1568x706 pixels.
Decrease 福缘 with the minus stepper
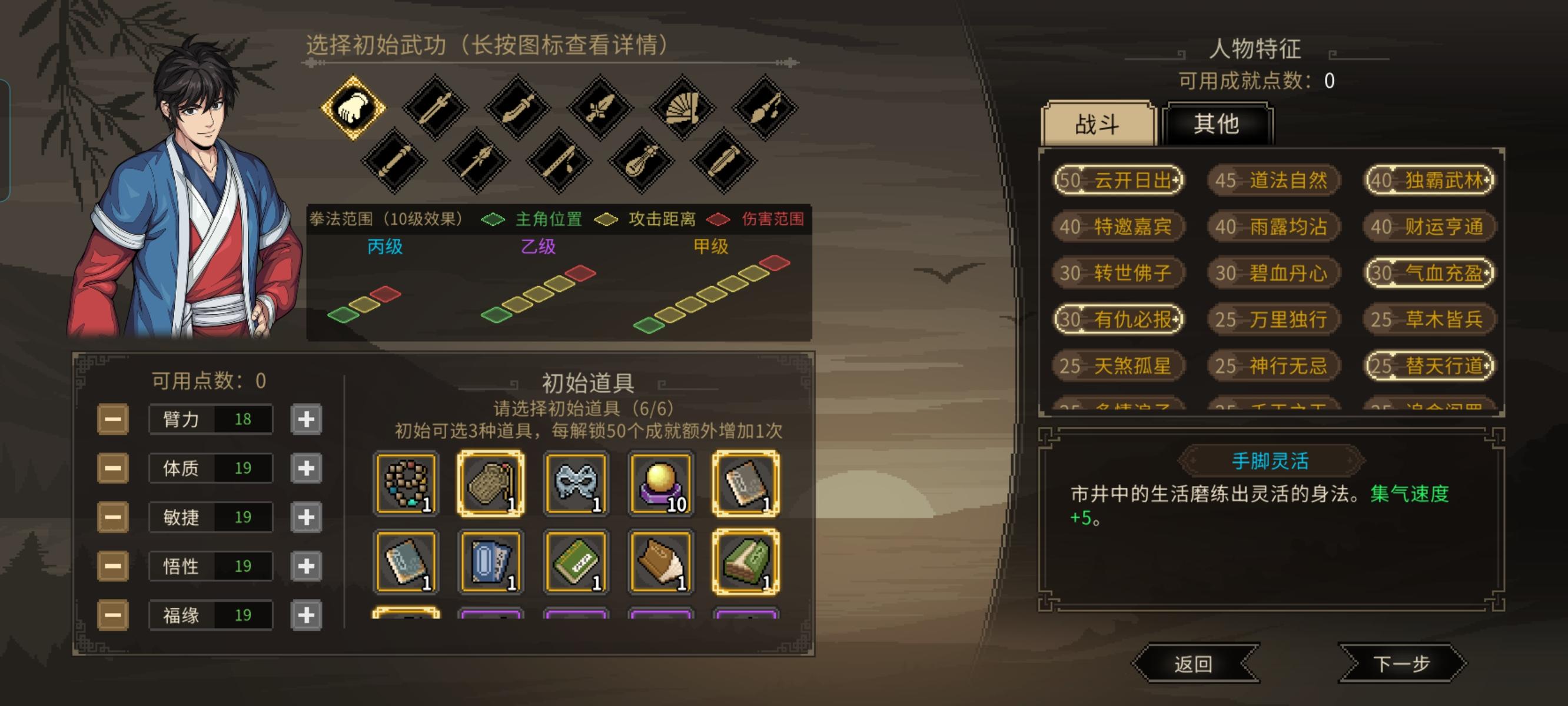[113, 615]
